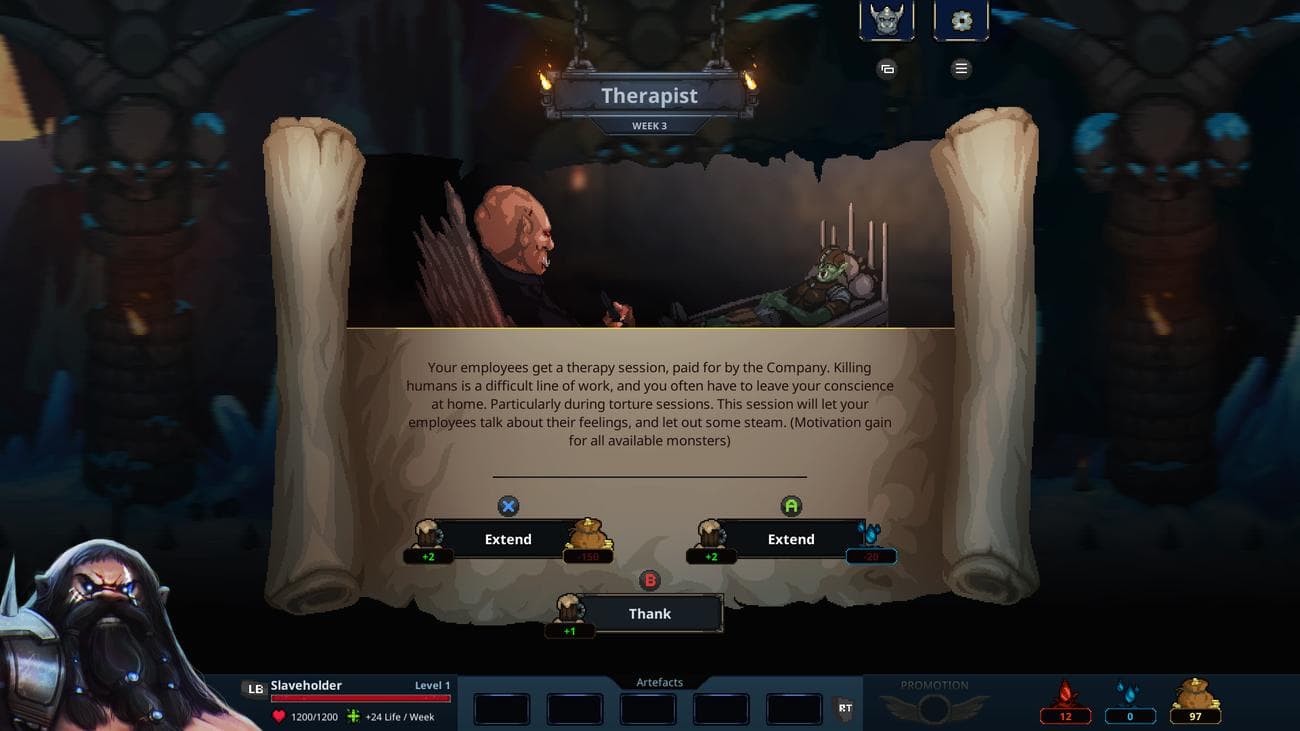The width and height of the screenshot is (1300, 731).
Task: Open the settings gear icon
Action: (x=960, y=20)
